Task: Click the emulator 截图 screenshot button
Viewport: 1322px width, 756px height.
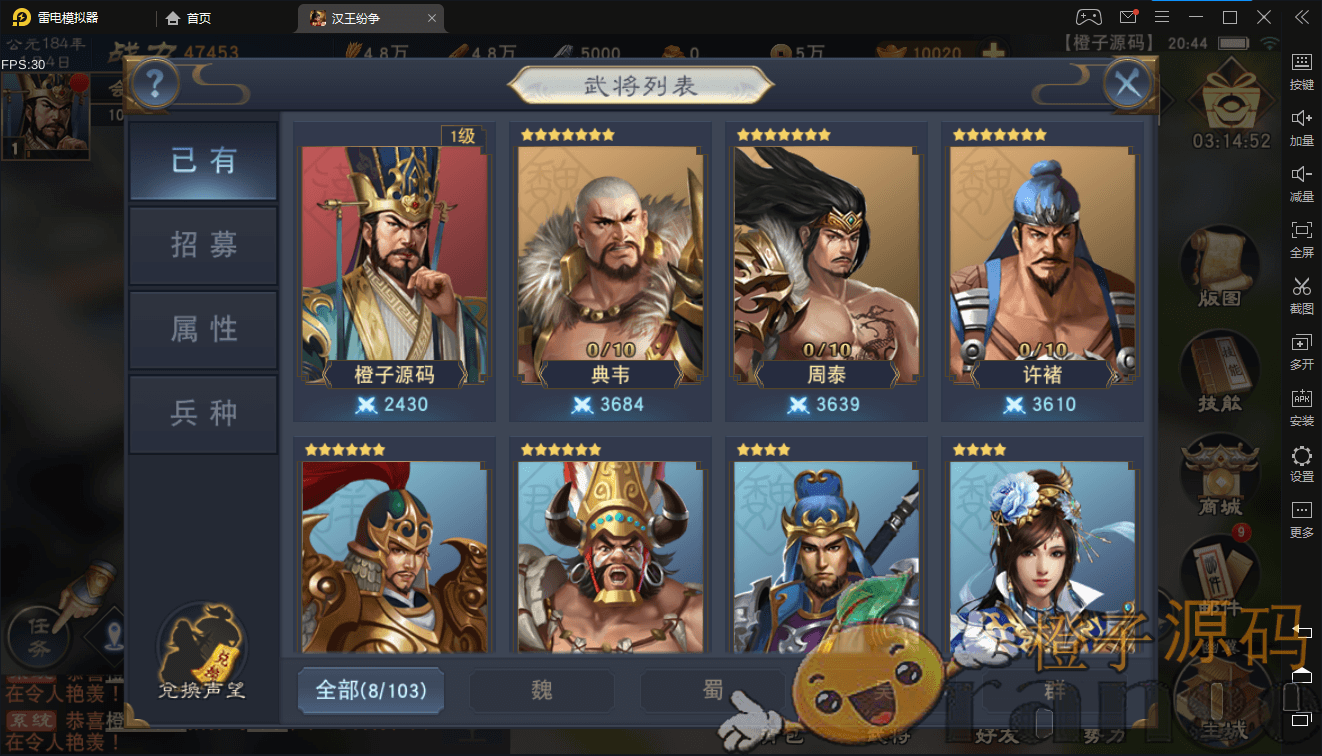Action: 1301,293
